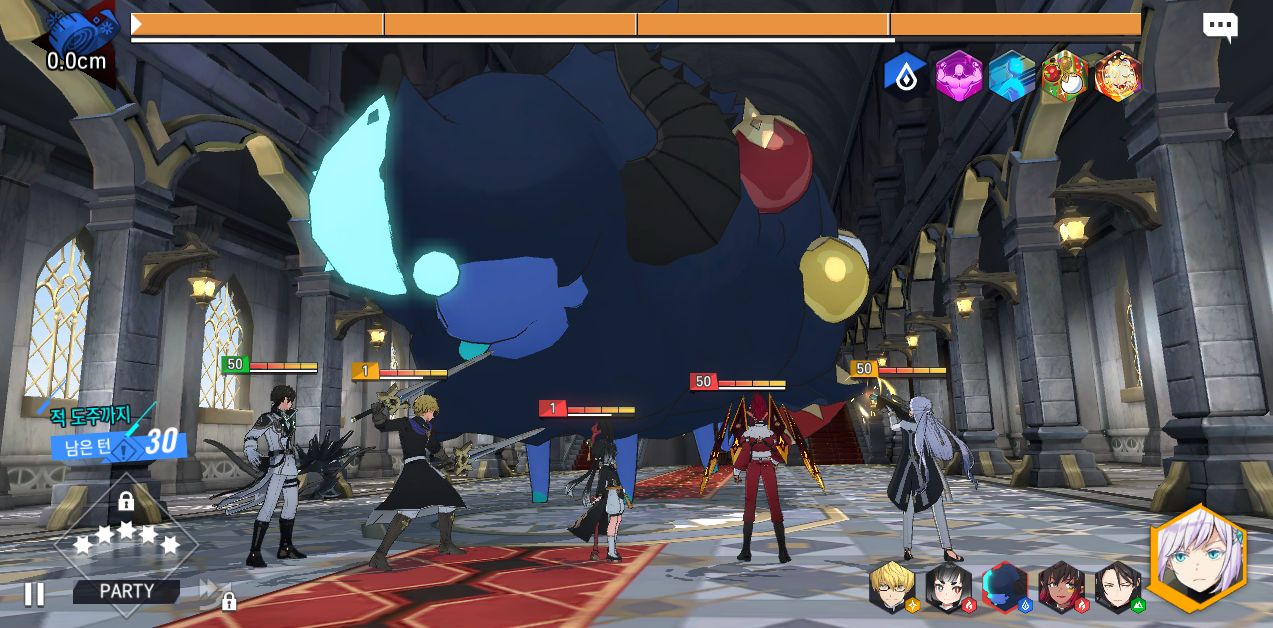Select the black-haired red-eyed girl portrait
Viewport: 1273px width, 628px height.
948,587
